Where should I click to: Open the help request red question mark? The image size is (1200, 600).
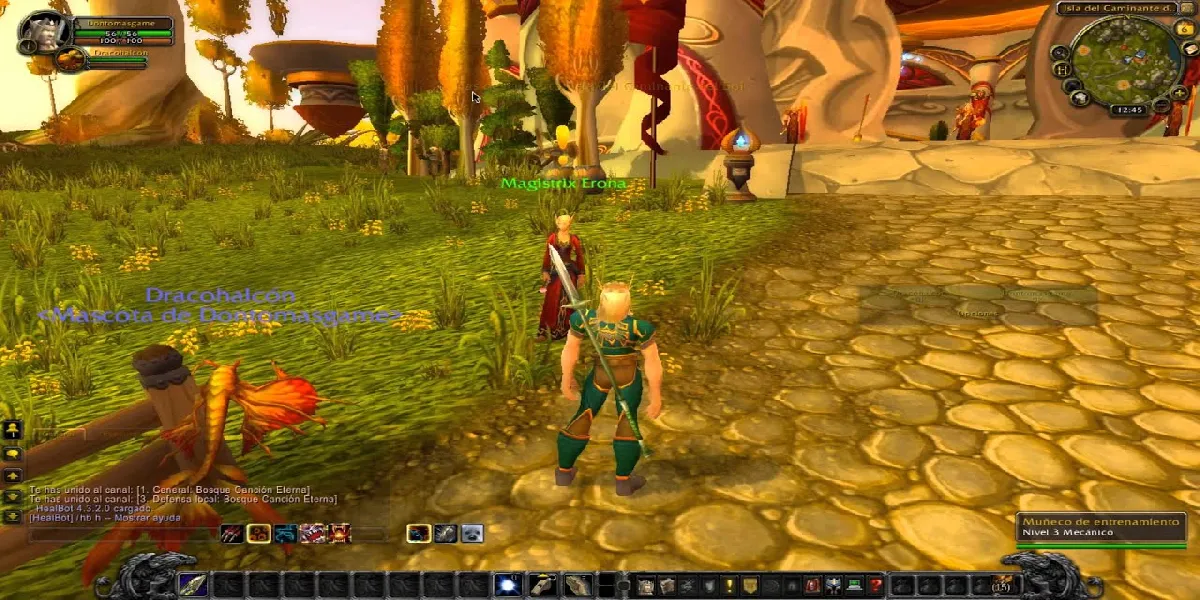click(x=876, y=585)
